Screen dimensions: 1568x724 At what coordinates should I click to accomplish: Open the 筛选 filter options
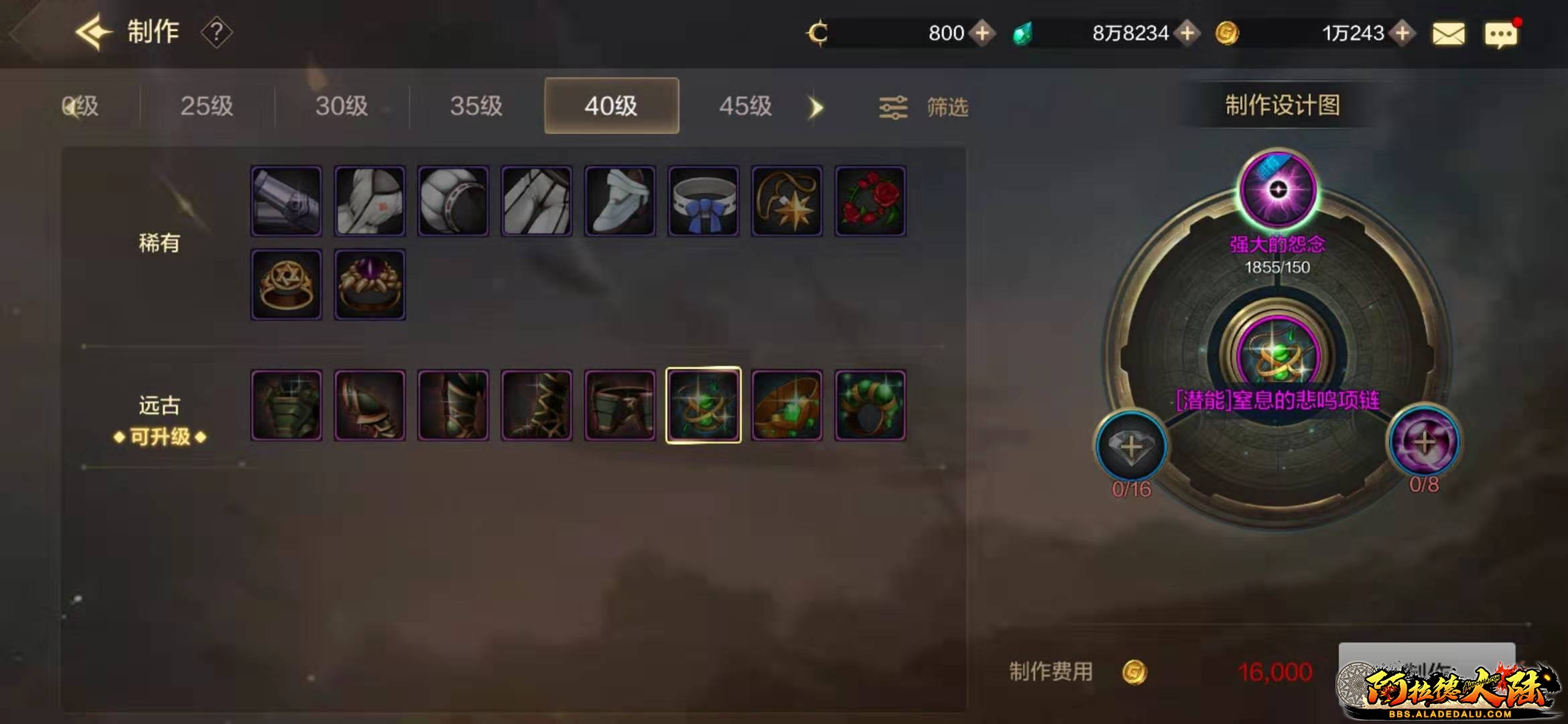[925, 107]
